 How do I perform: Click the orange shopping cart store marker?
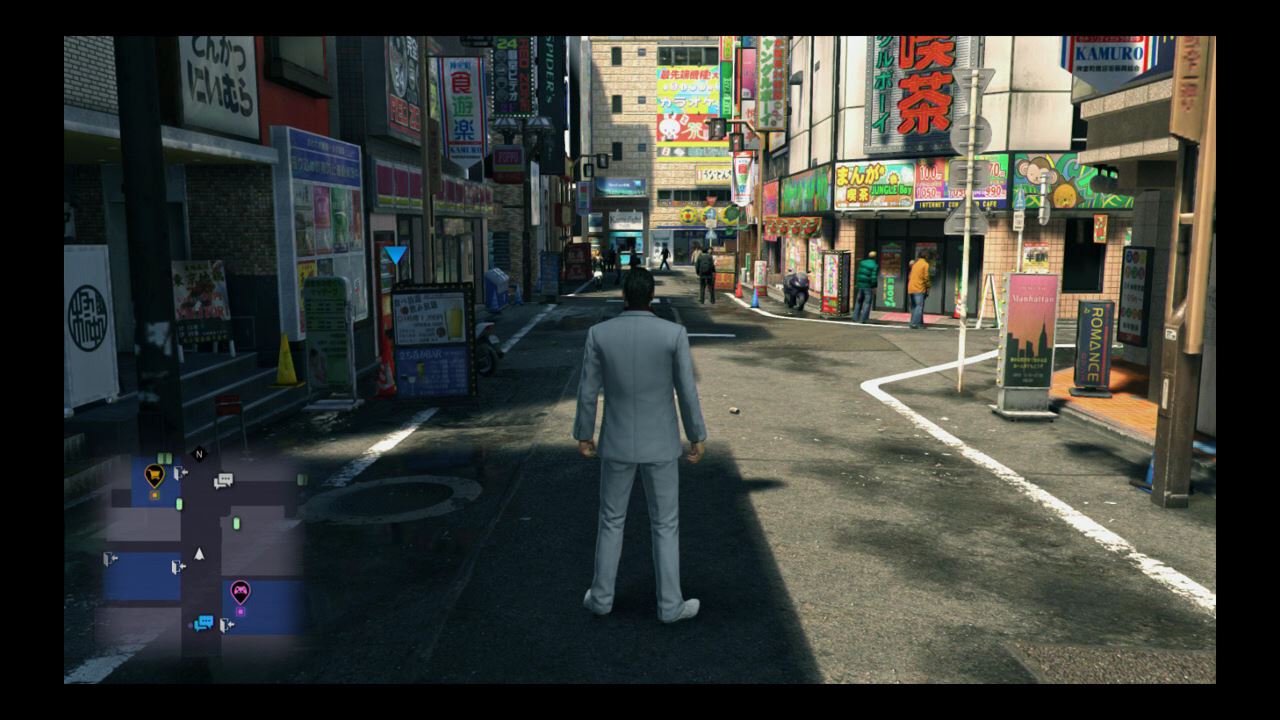(x=154, y=474)
